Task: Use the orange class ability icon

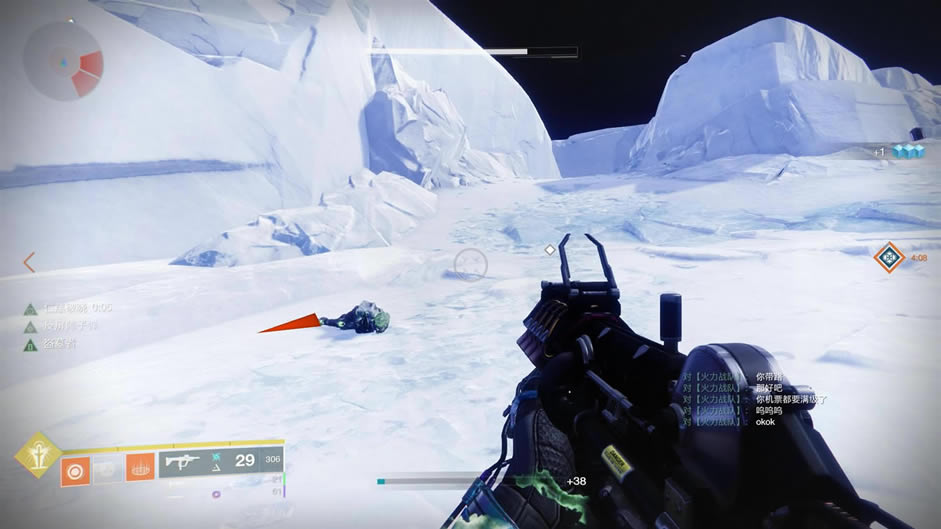Action: (140, 467)
